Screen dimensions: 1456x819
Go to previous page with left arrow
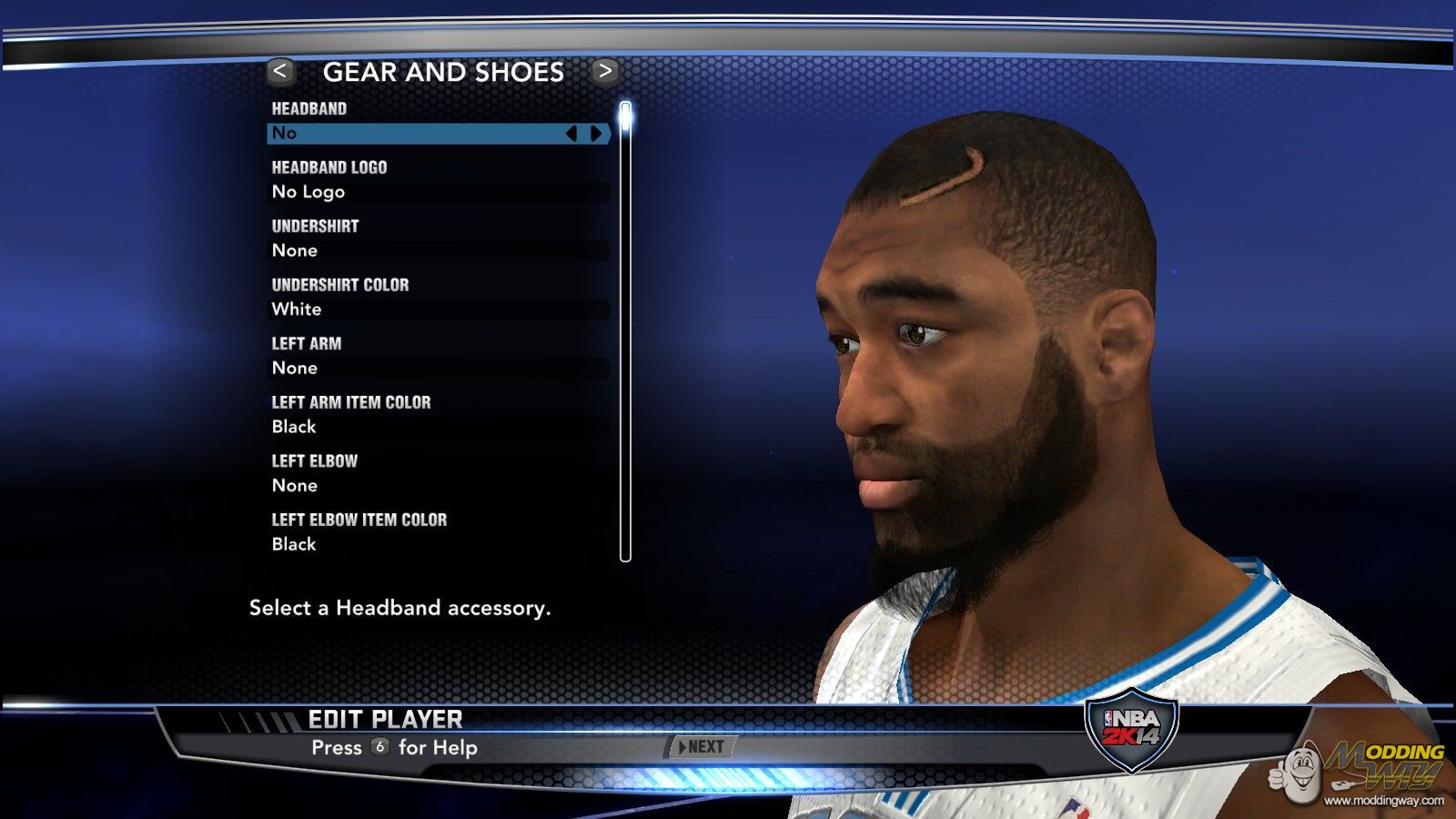click(280, 71)
